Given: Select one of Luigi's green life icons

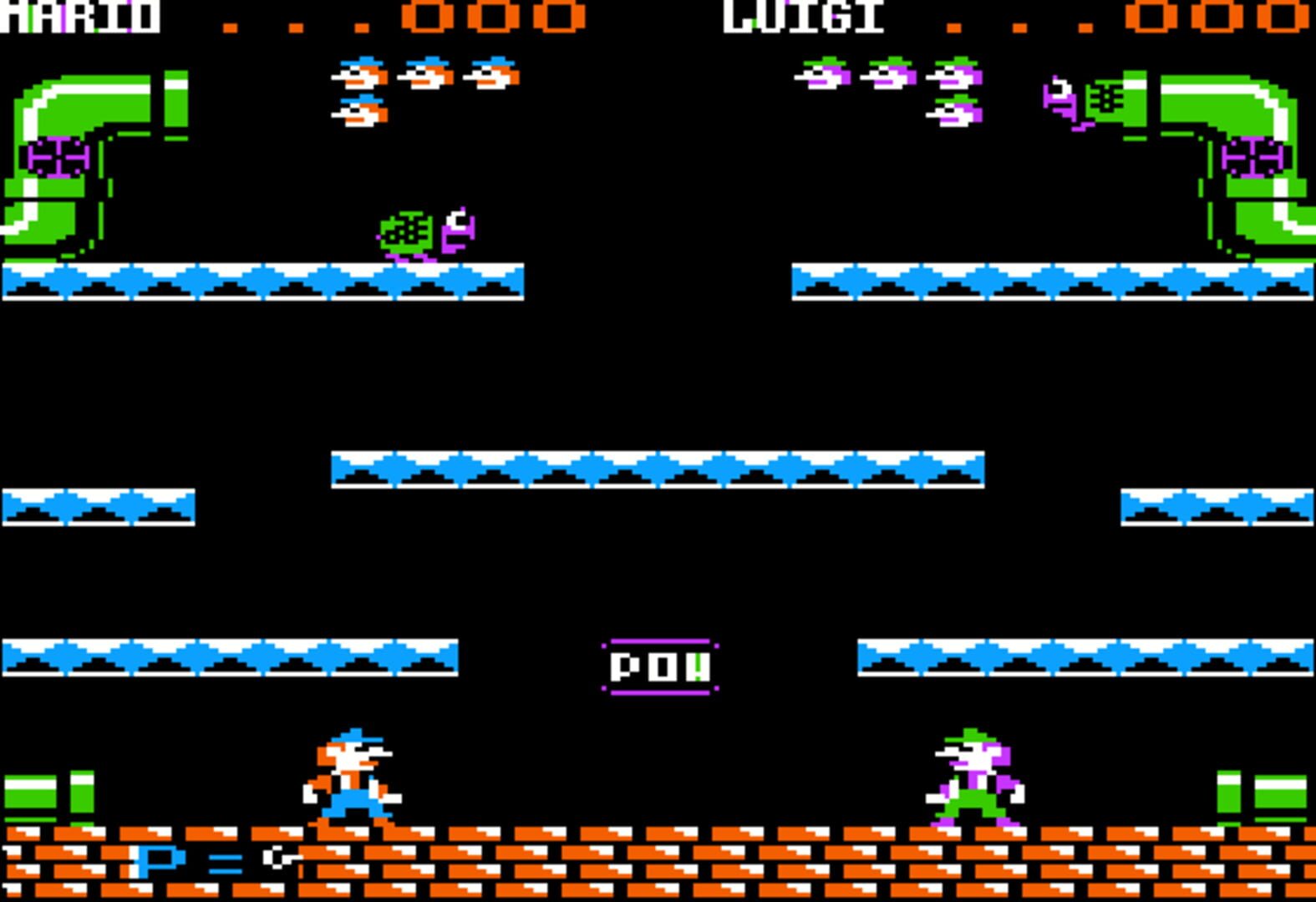Looking at the screenshot, I should click(x=823, y=75).
